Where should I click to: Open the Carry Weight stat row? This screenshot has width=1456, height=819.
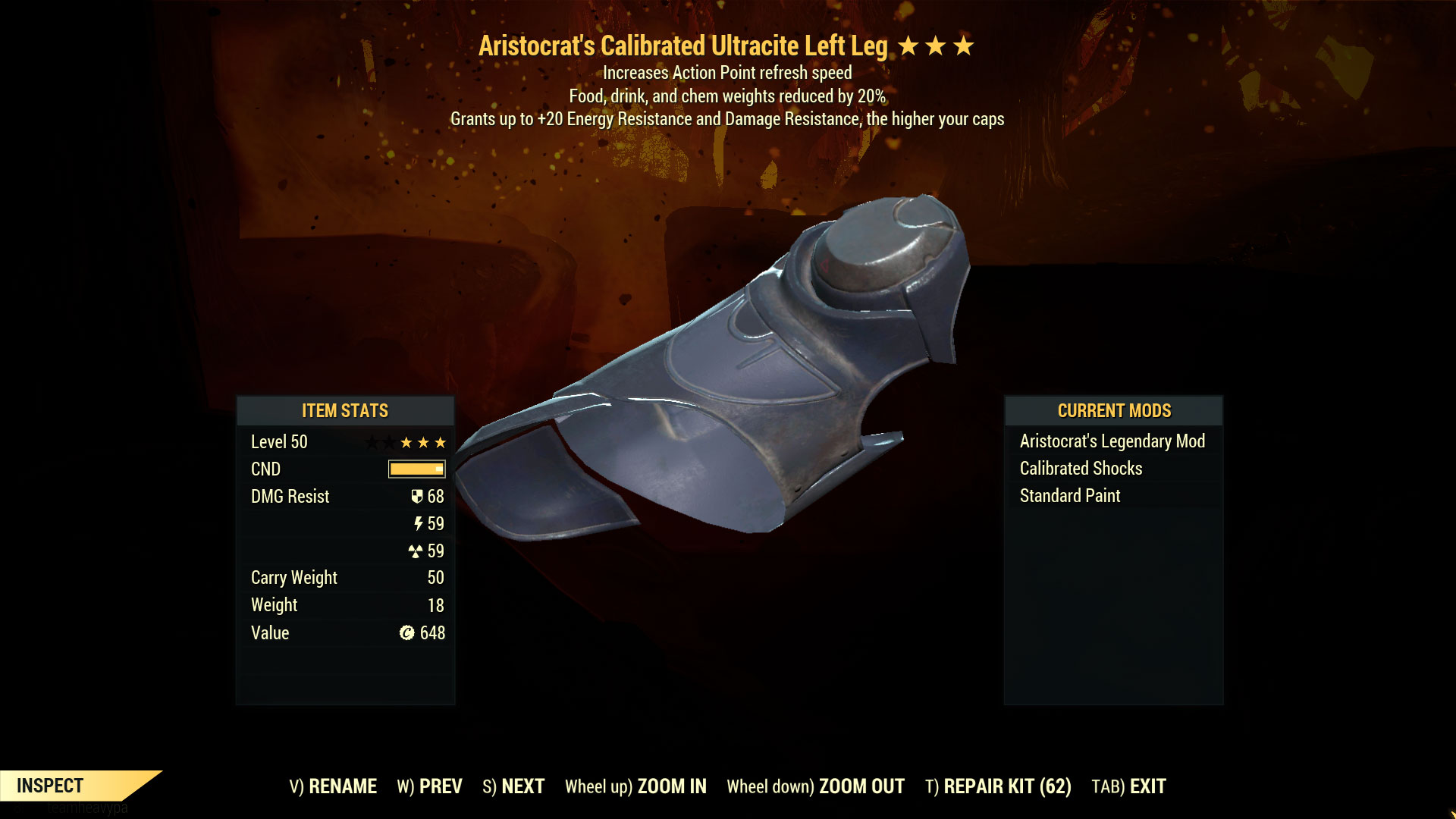[293, 577]
